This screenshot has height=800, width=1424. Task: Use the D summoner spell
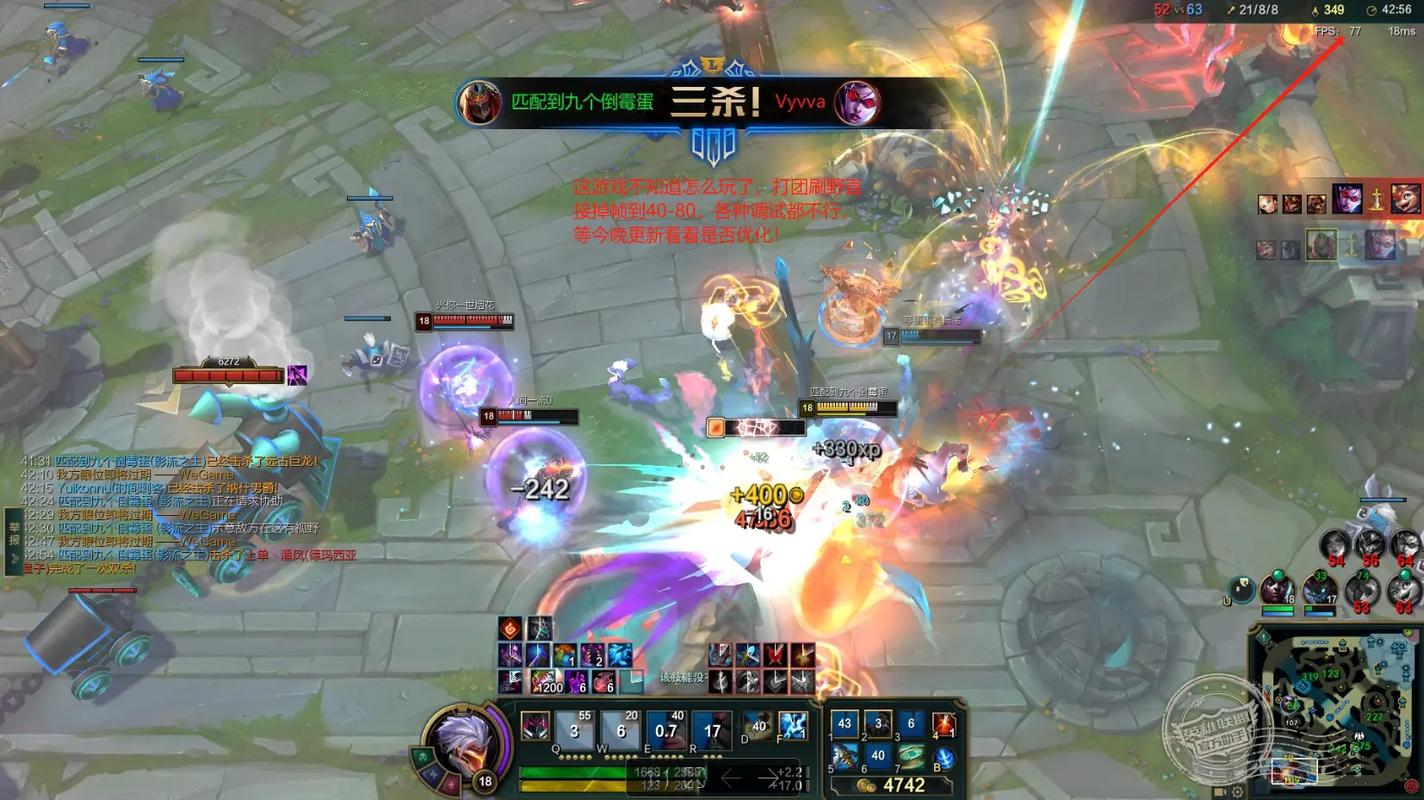[758, 726]
